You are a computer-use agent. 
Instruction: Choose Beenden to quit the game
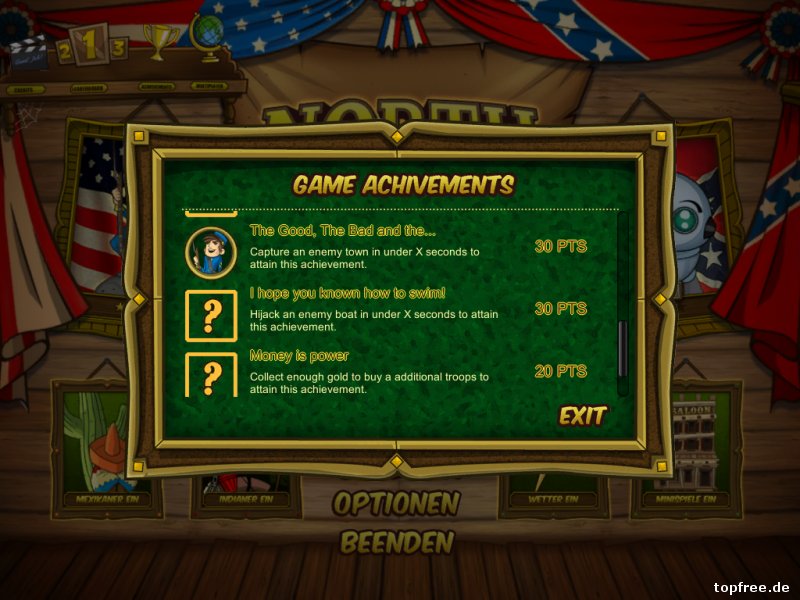click(x=396, y=543)
